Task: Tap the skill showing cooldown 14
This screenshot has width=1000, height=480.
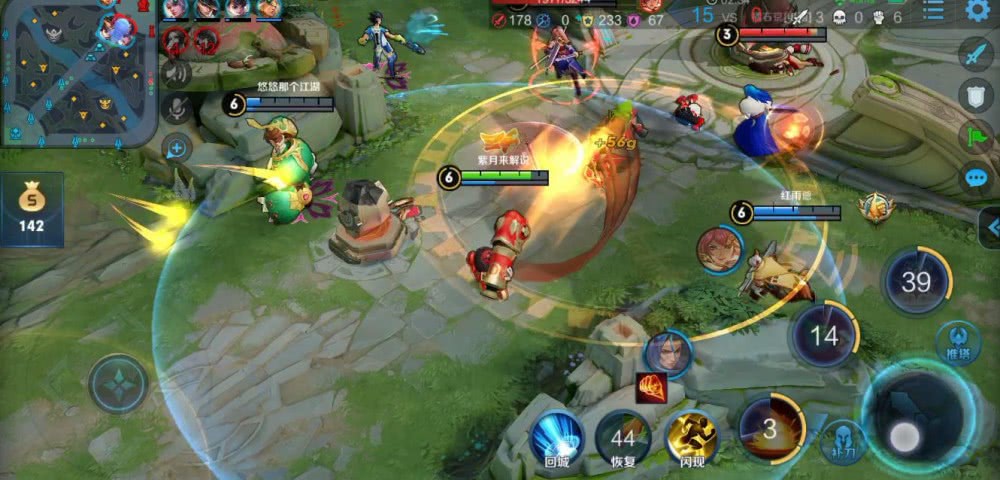Action: (x=824, y=335)
